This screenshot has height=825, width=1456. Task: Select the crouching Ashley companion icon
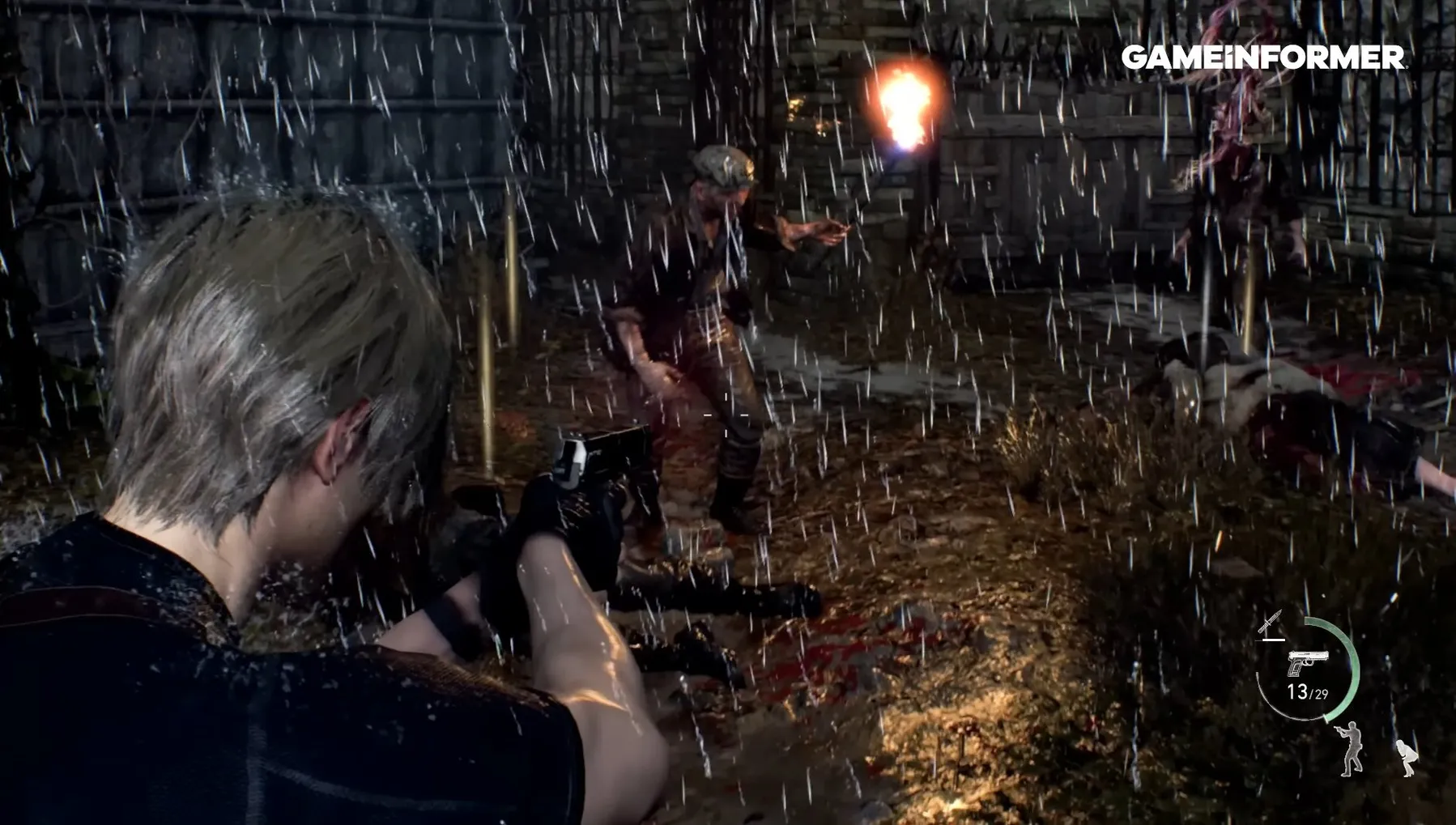(1407, 758)
